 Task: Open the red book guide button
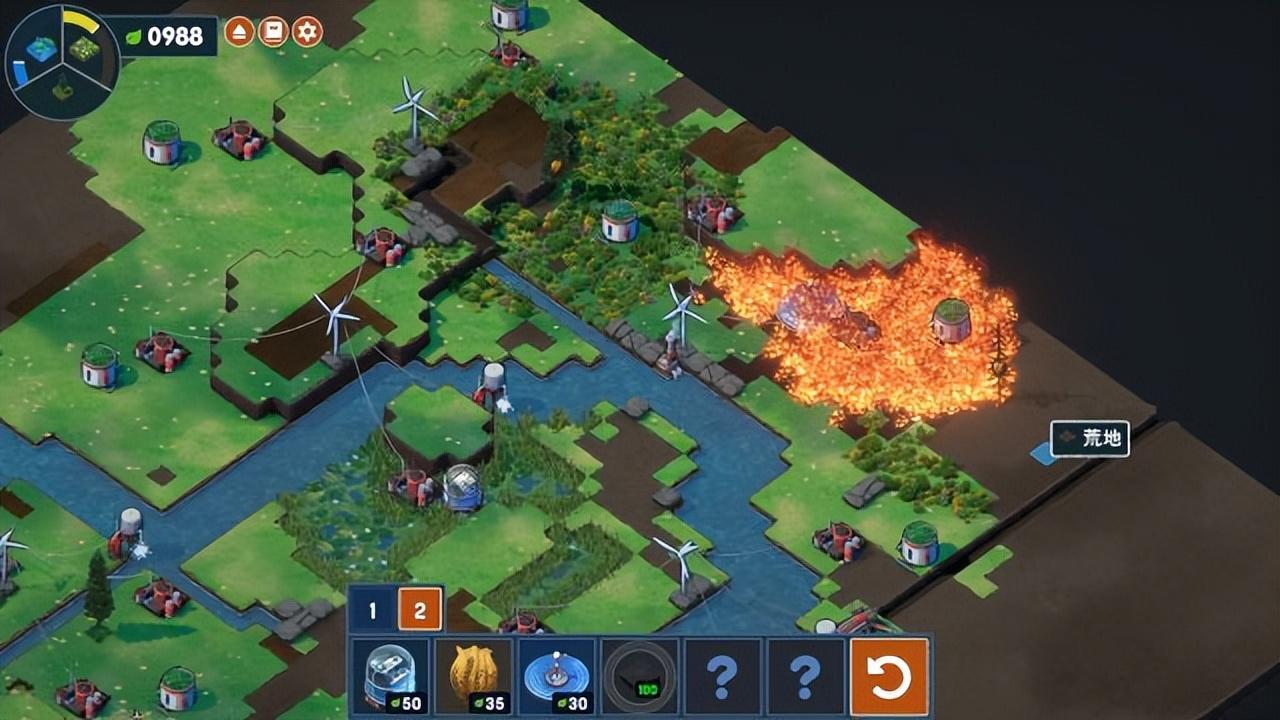273,32
